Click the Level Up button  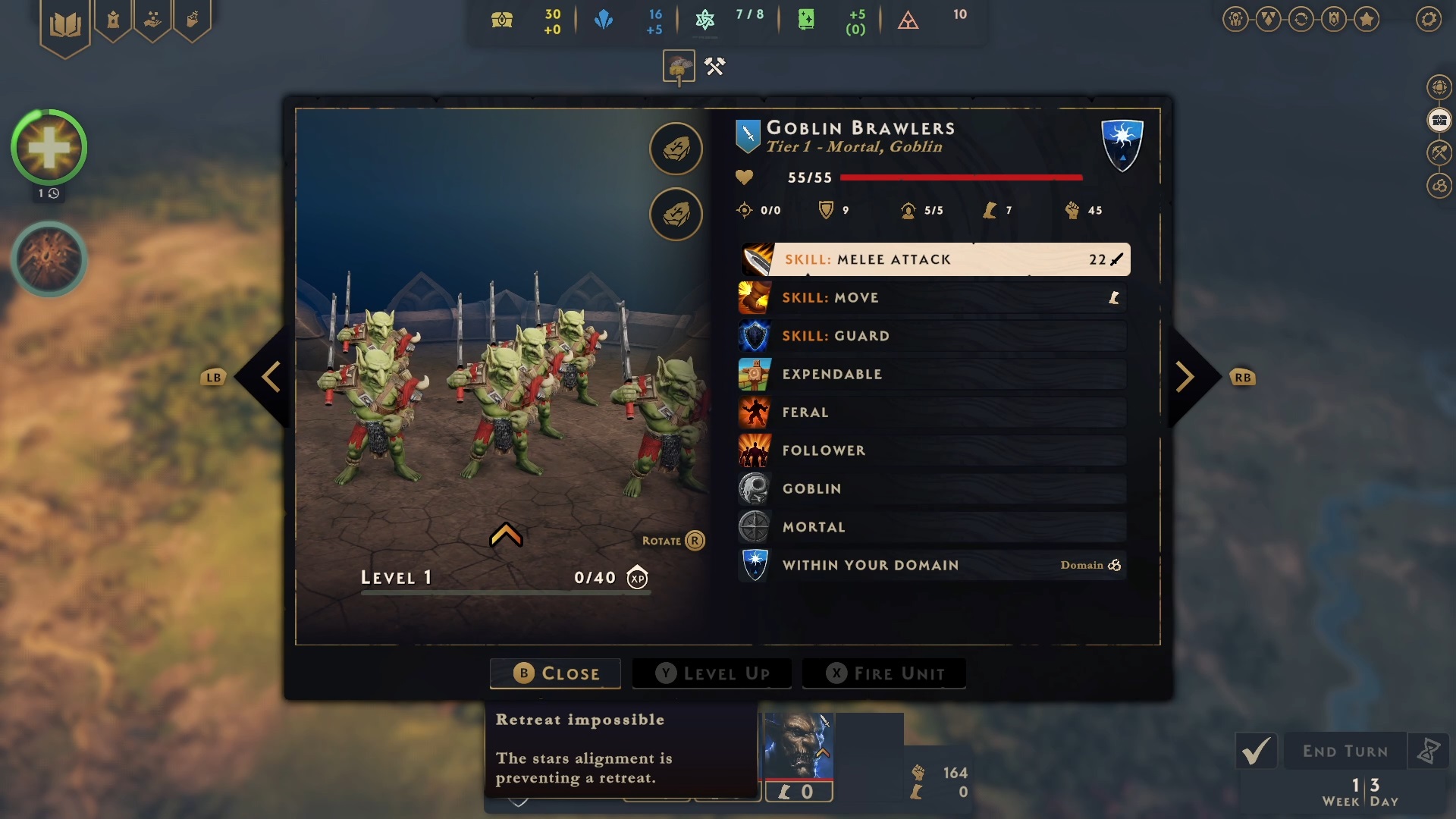[x=712, y=673]
